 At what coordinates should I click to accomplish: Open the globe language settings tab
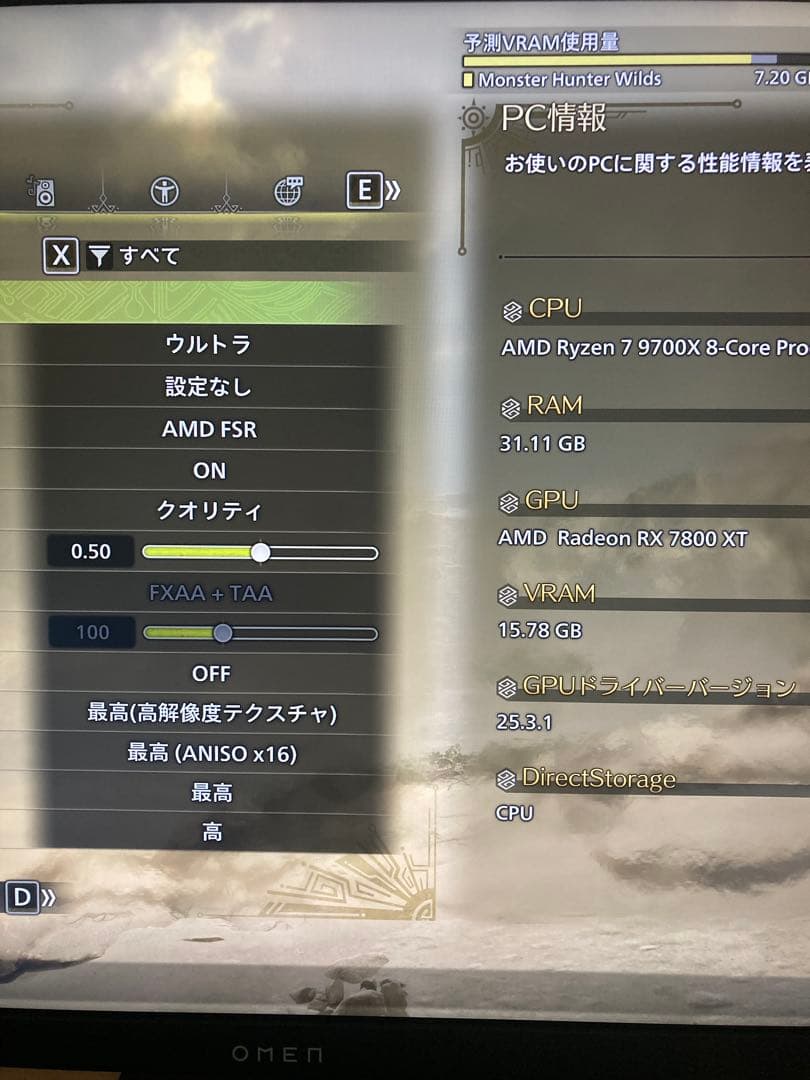[x=288, y=190]
